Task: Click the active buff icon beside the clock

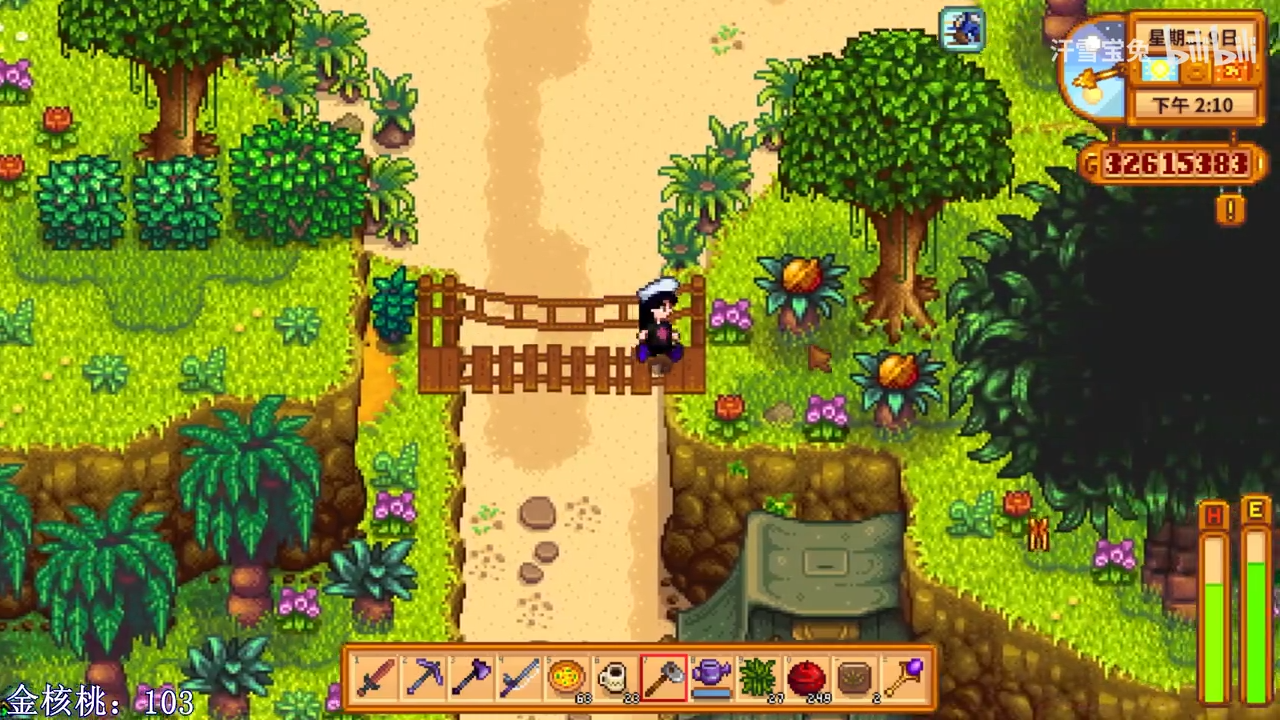Action: (962, 29)
